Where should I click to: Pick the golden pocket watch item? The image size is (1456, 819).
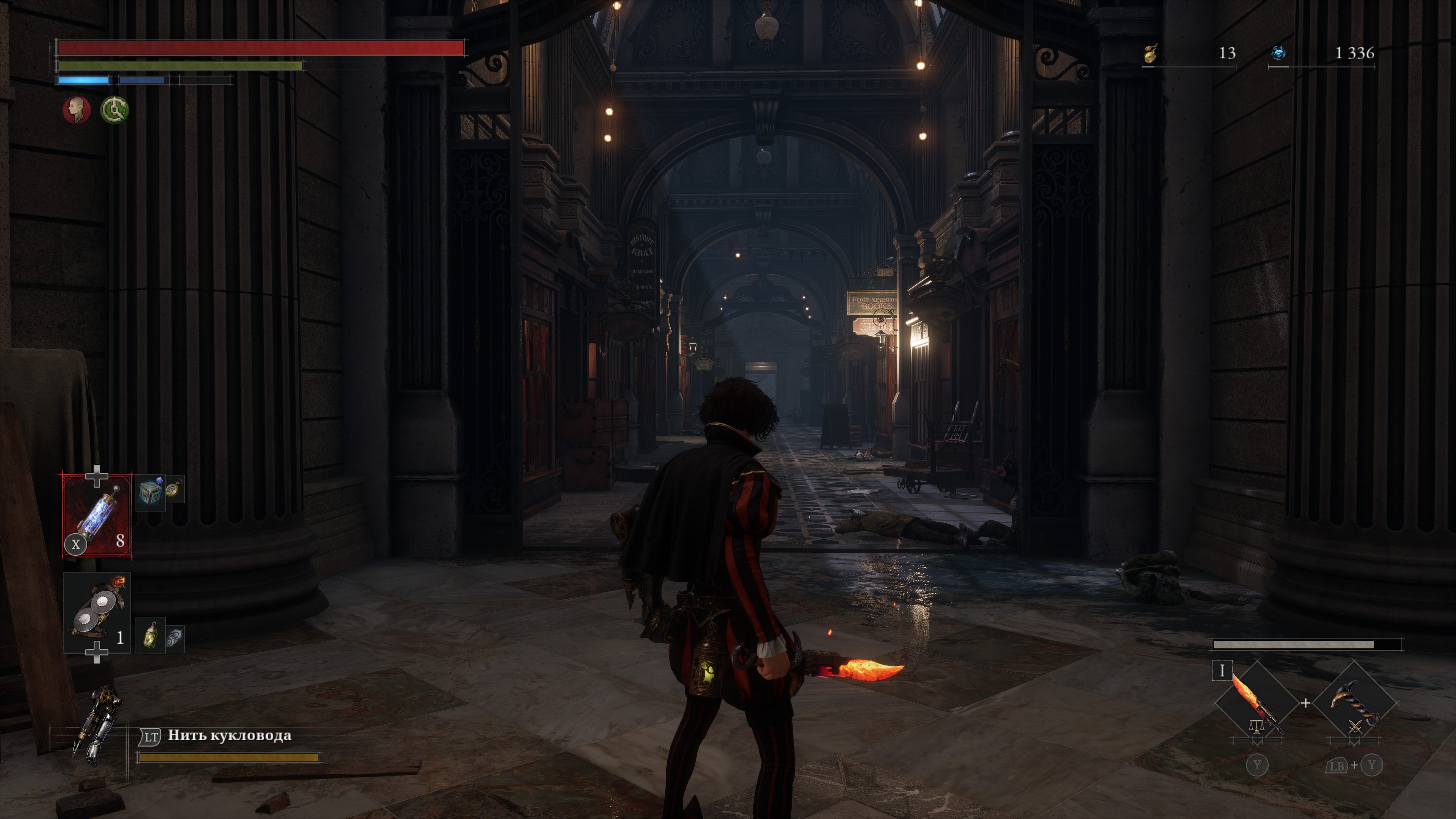point(174,490)
